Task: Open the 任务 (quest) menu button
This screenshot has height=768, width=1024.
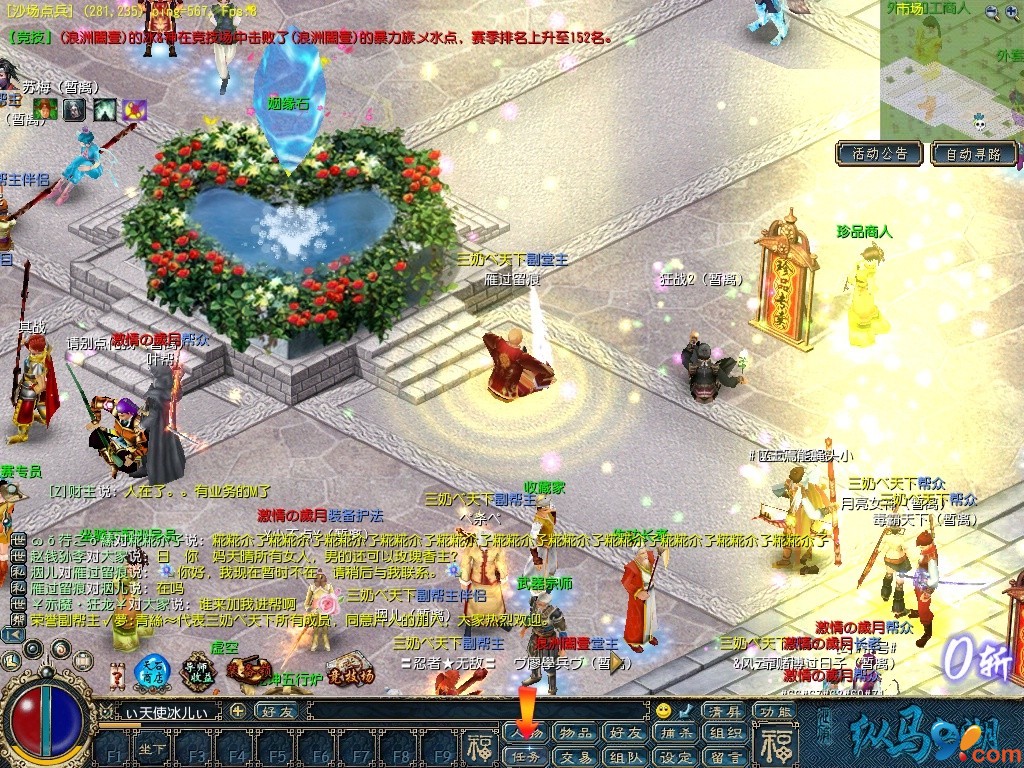Action: 527,757
